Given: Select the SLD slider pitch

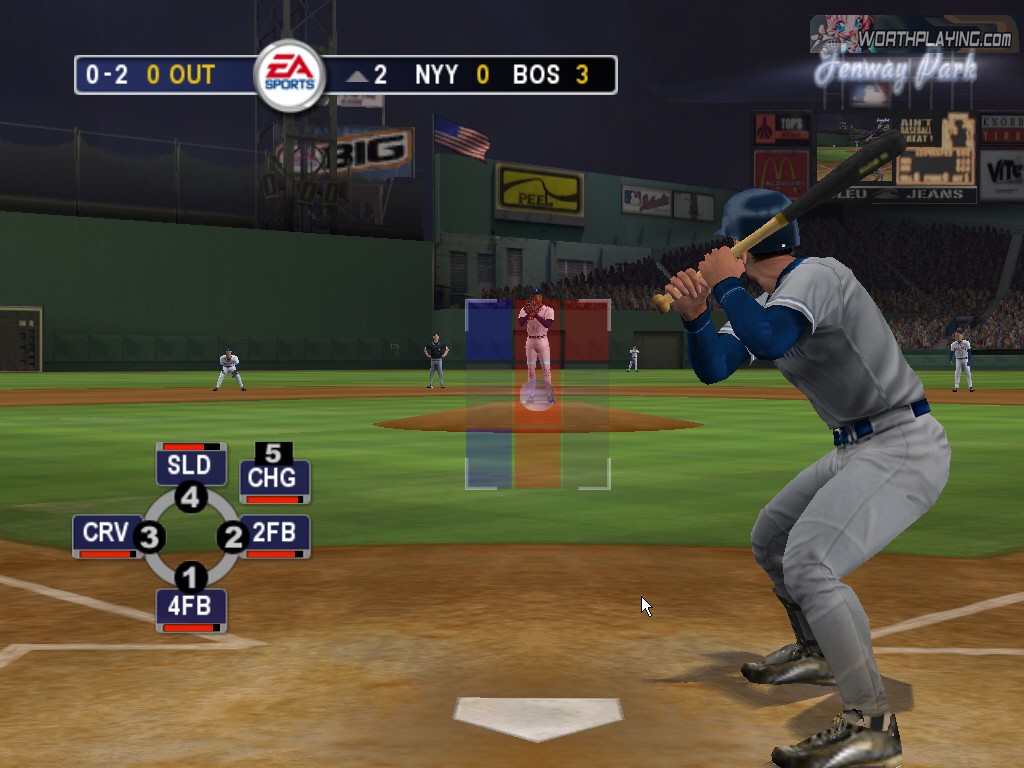Looking at the screenshot, I should tap(190, 465).
